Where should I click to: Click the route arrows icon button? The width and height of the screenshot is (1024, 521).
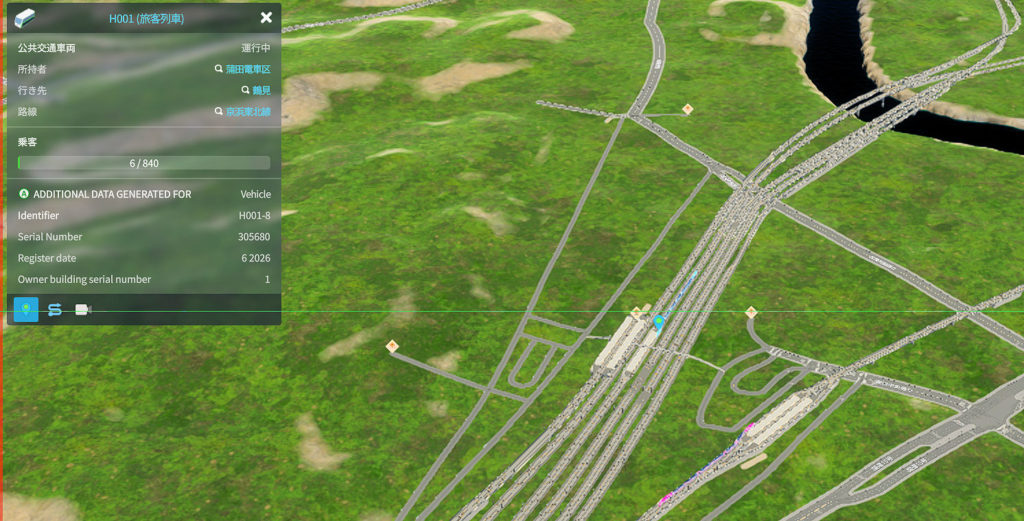55,310
